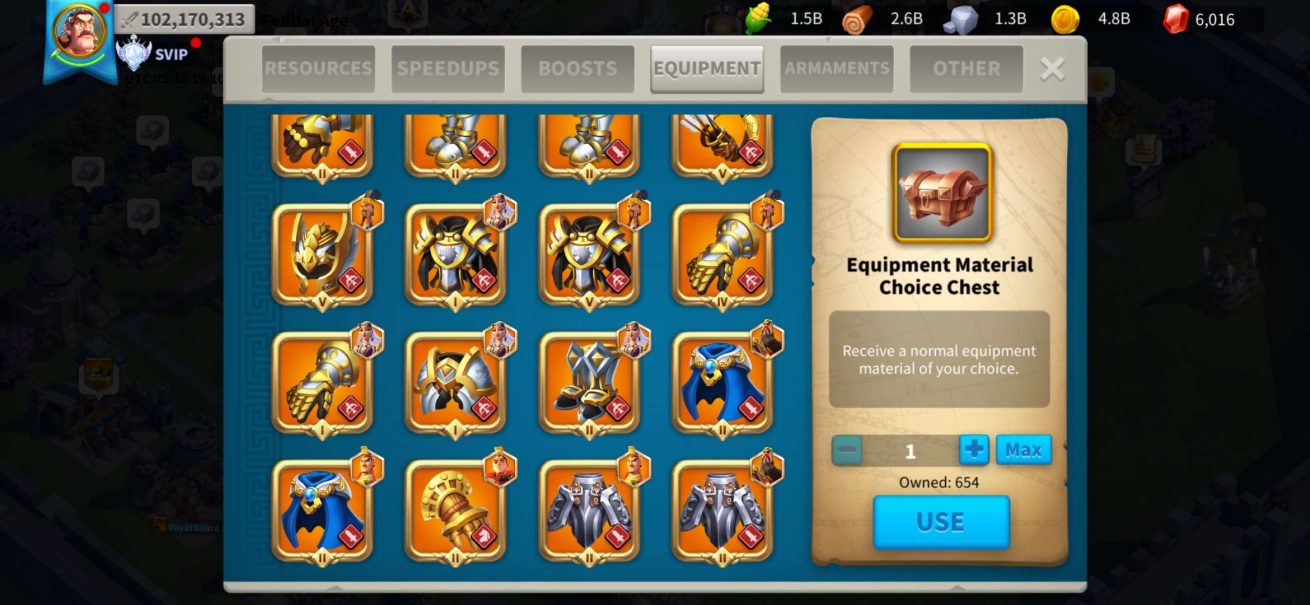1310x605 pixels.
Task: Open the Other items tab
Action: coord(966,69)
